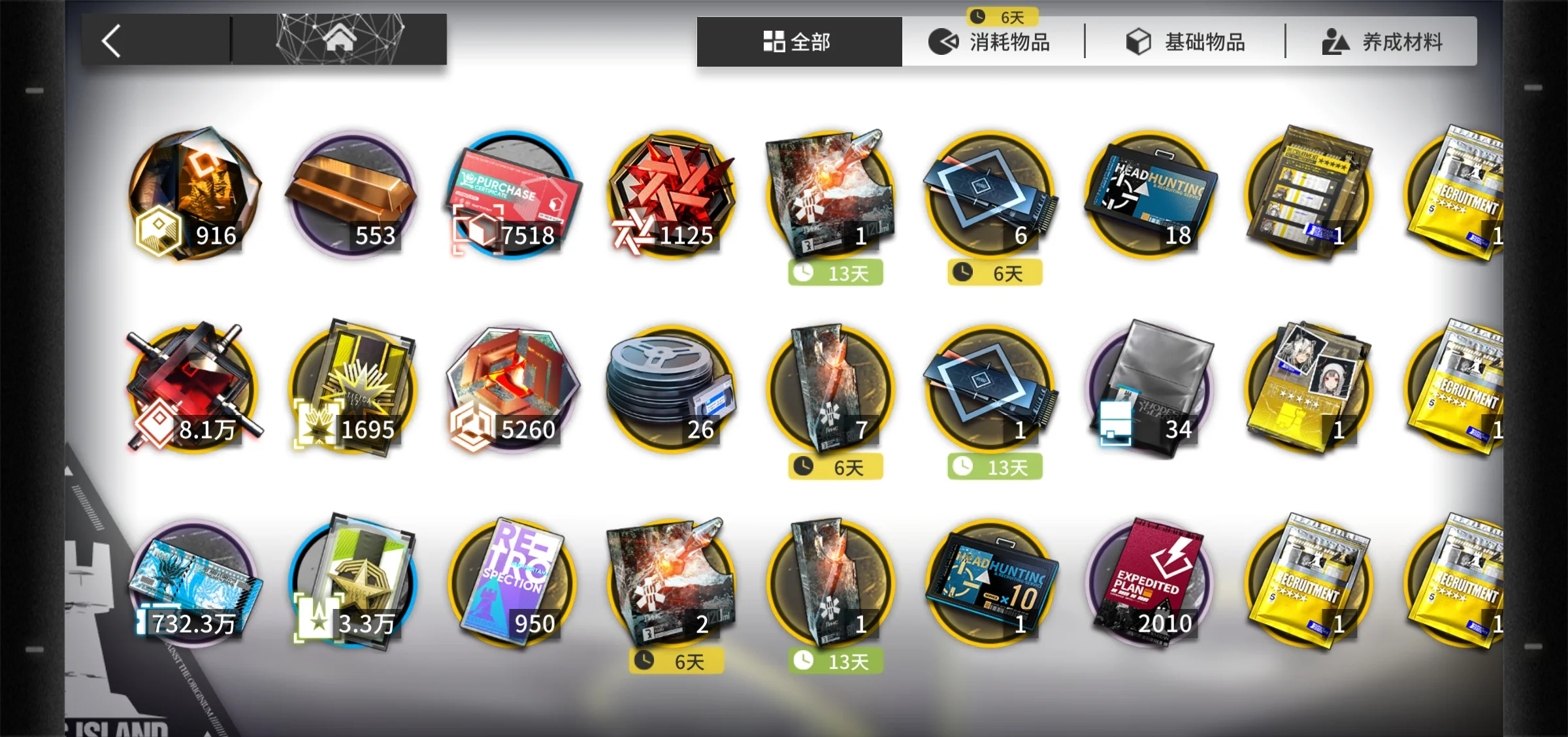
Task: Inspect the red Purchase Certificate (7518)
Action: [512, 195]
